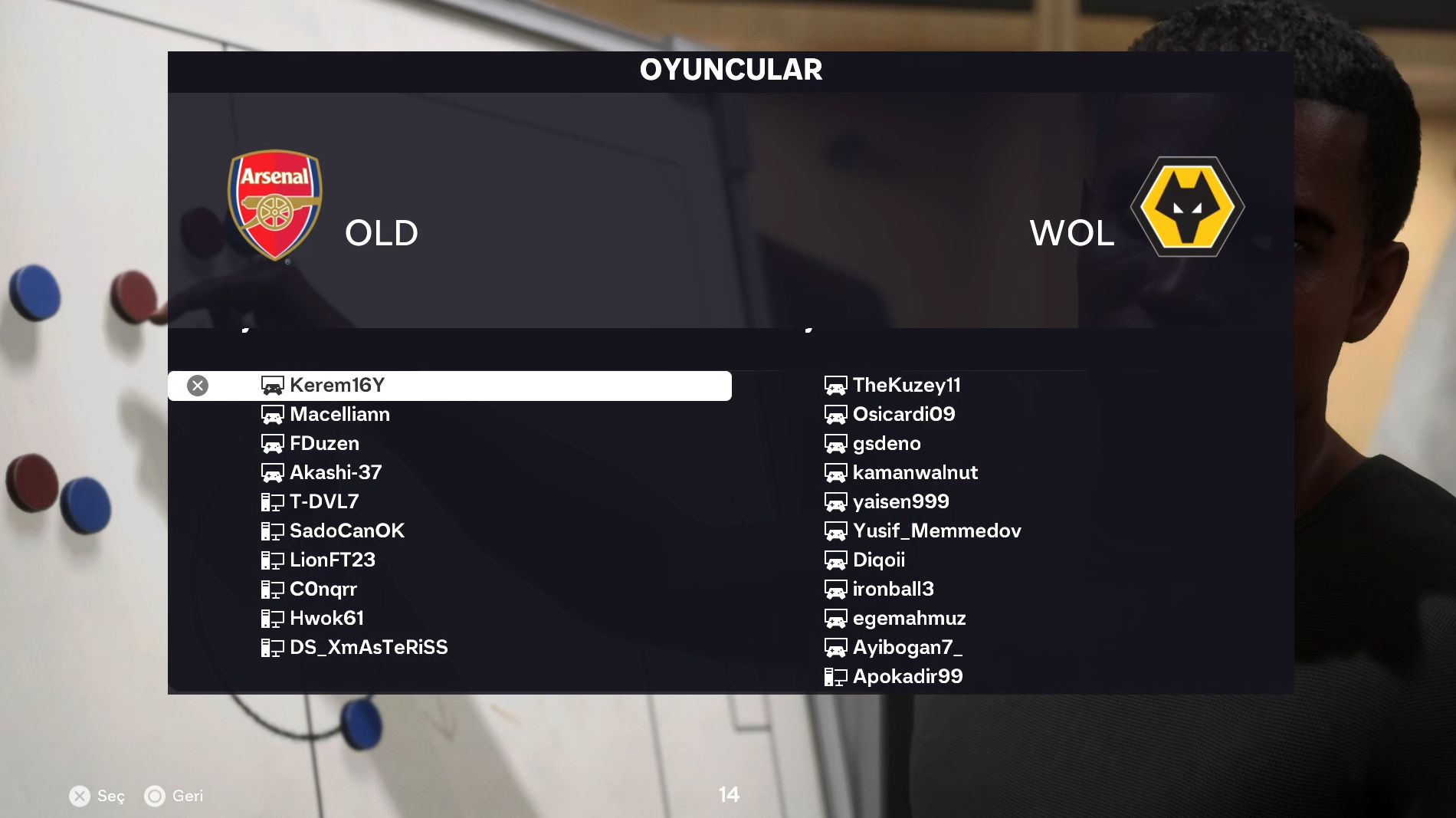The height and width of the screenshot is (818, 1456).
Task: Select TheKuzey11 on the Wolves side
Action: coord(907,385)
